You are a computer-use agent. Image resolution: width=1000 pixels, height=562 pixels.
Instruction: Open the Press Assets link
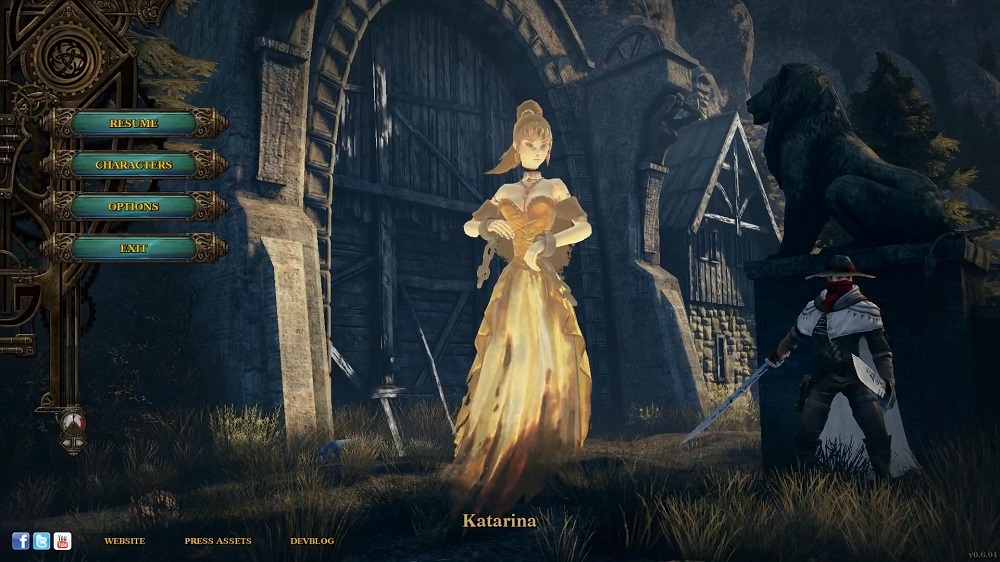(217, 541)
